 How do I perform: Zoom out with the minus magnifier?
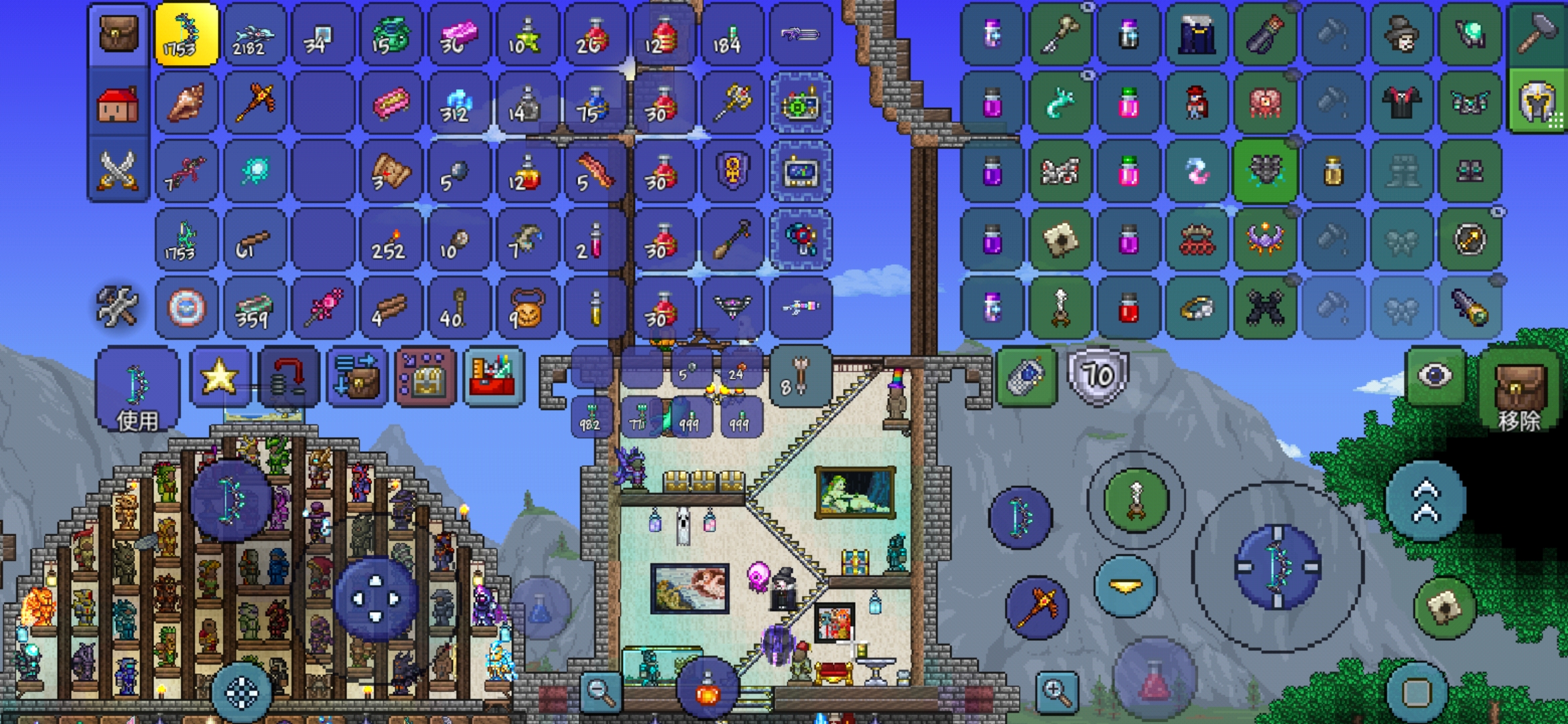[600, 691]
